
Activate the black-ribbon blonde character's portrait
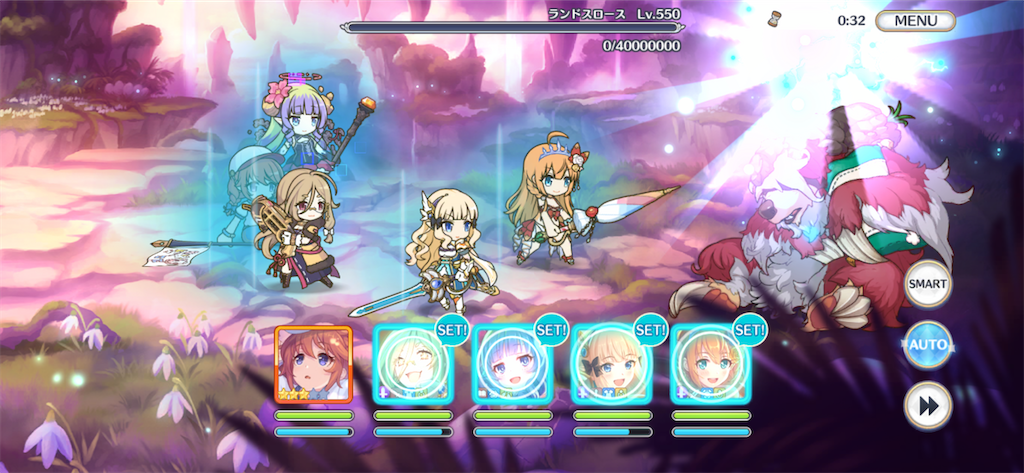click(x=611, y=364)
